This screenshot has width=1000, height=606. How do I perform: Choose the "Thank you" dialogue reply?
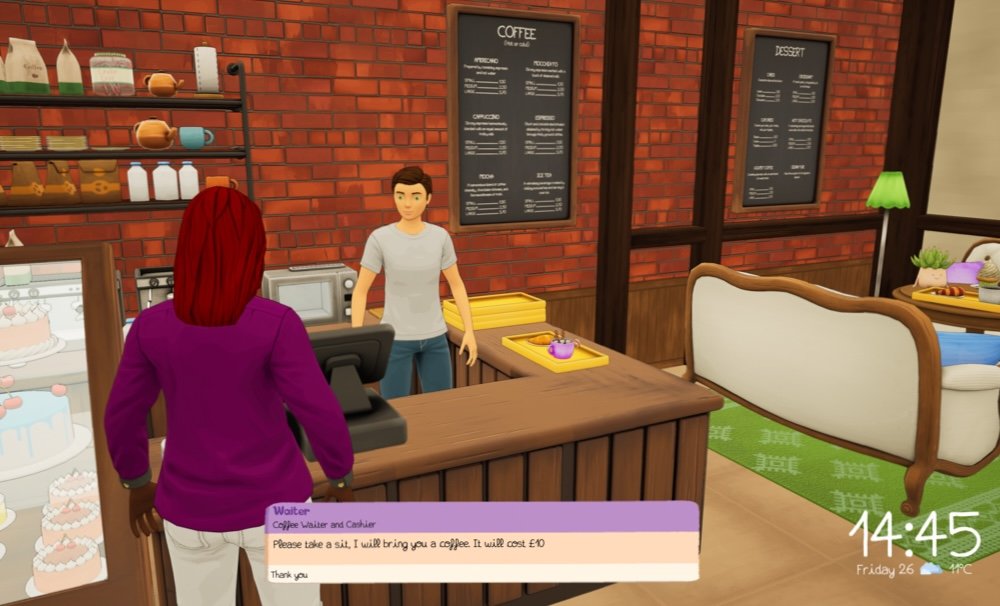click(290, 575)
